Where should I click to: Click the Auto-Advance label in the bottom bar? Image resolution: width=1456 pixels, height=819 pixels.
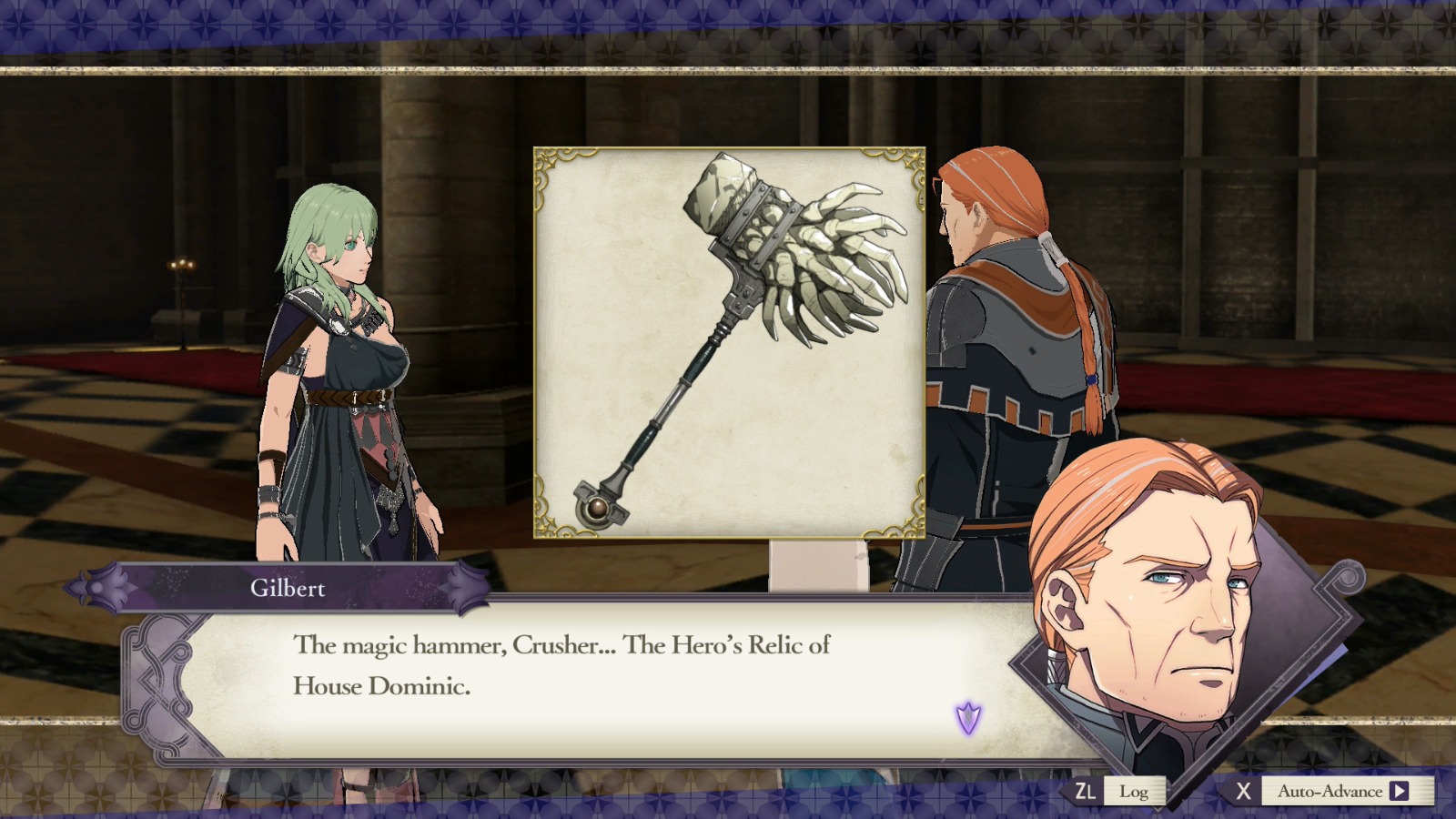tap(1329, 791)
